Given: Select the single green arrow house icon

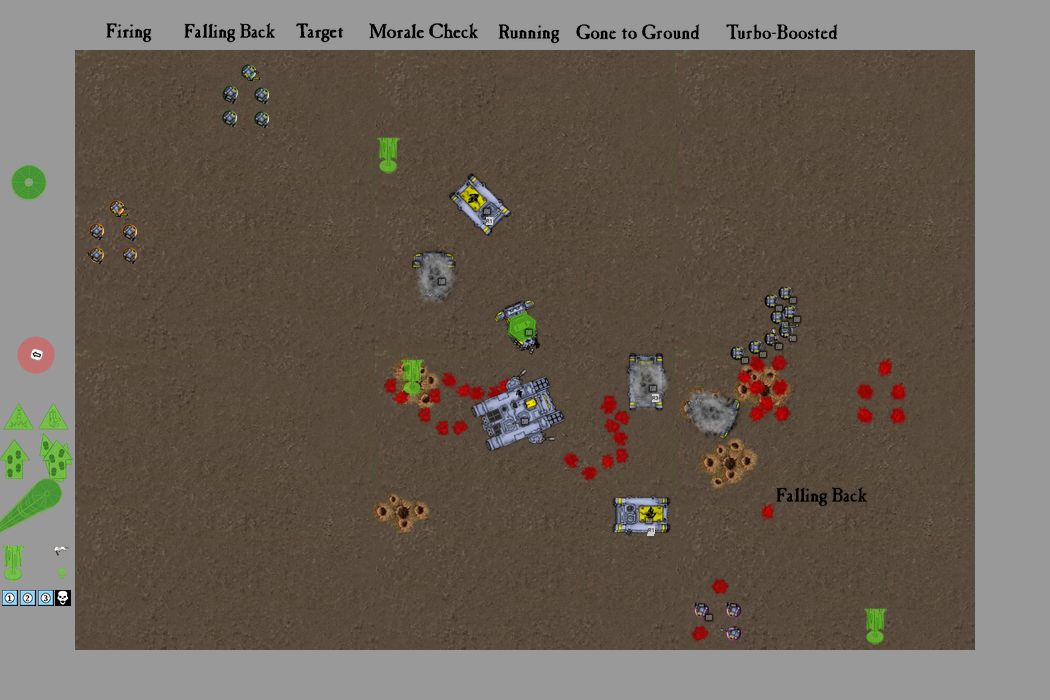Looking at the screenshot, I should pos(15,459).
